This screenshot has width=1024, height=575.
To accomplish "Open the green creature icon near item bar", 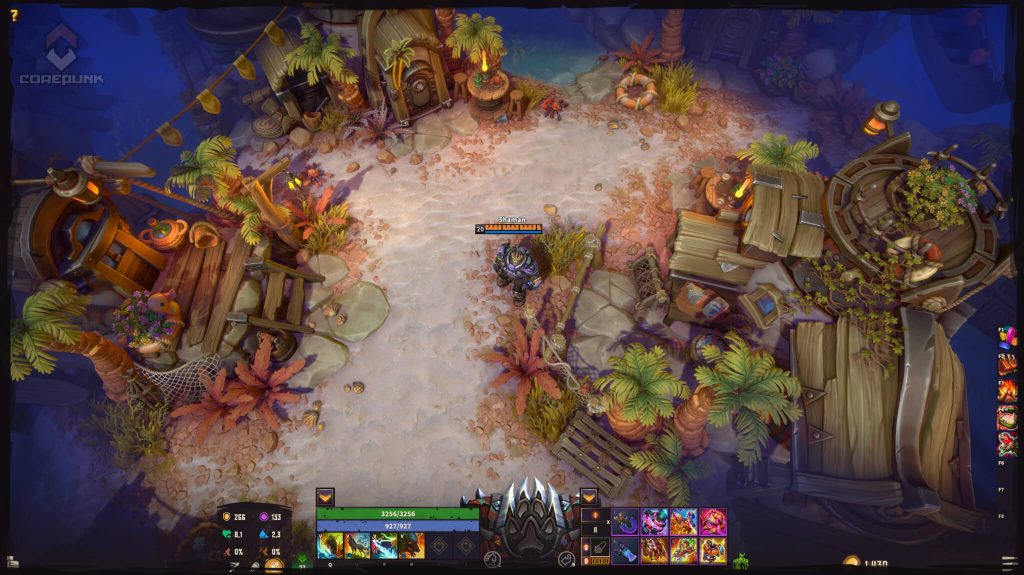I will [741, 561].
